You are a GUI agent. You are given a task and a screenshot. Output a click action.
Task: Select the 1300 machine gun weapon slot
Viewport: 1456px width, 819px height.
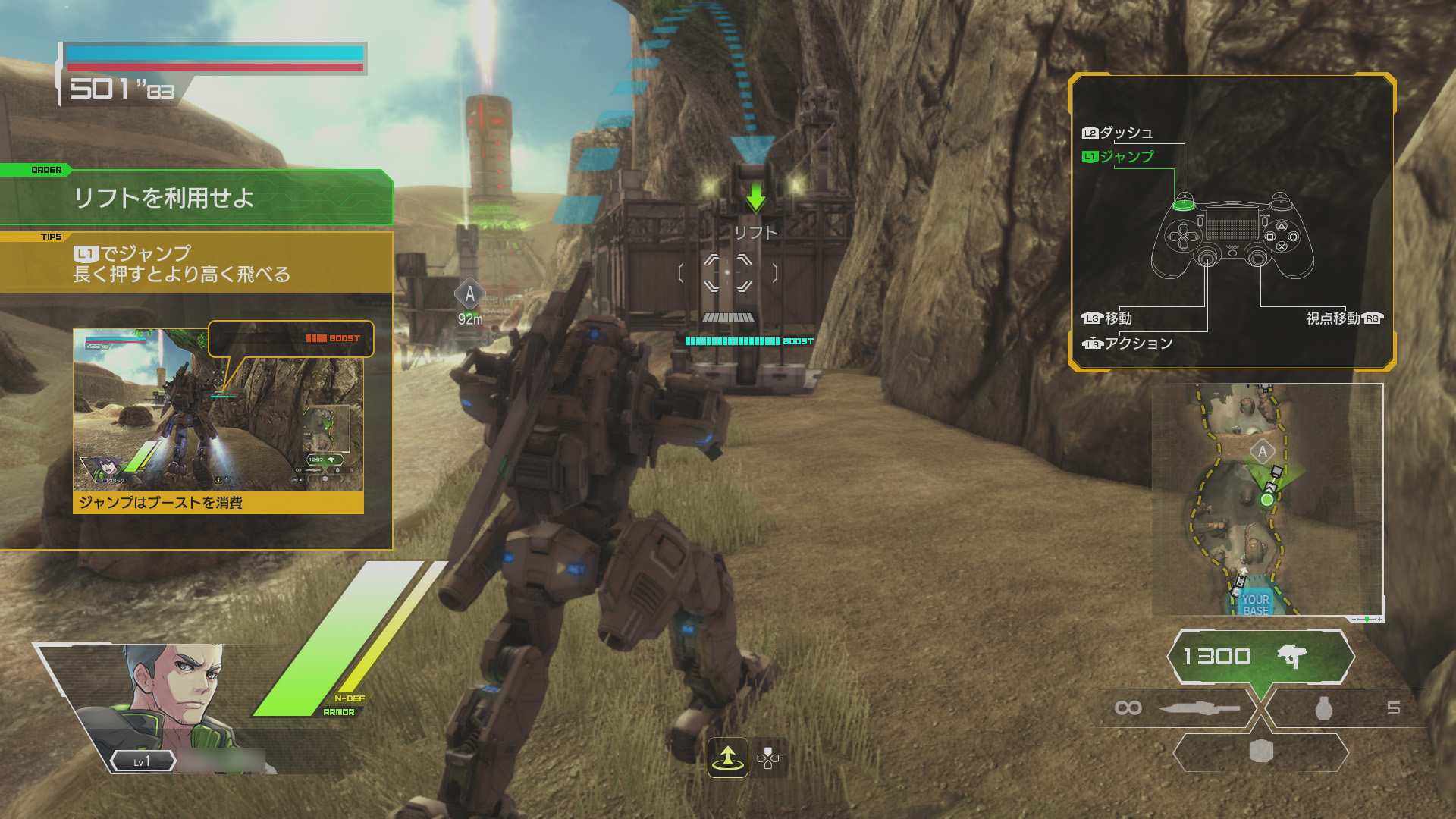pos(1260,657)
